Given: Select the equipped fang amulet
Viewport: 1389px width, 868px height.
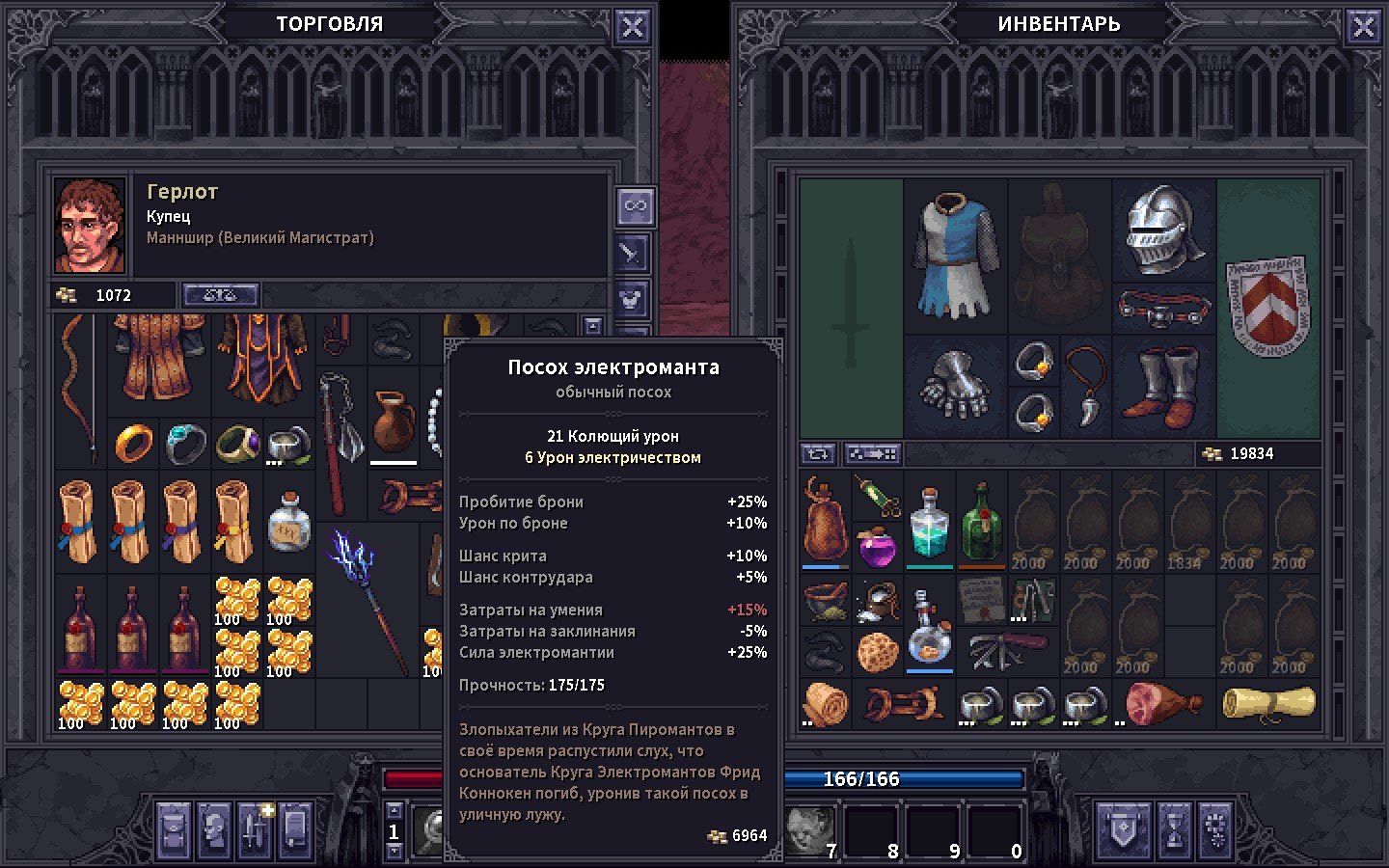Looking at the screenshot, I should tap(1086, 388).
